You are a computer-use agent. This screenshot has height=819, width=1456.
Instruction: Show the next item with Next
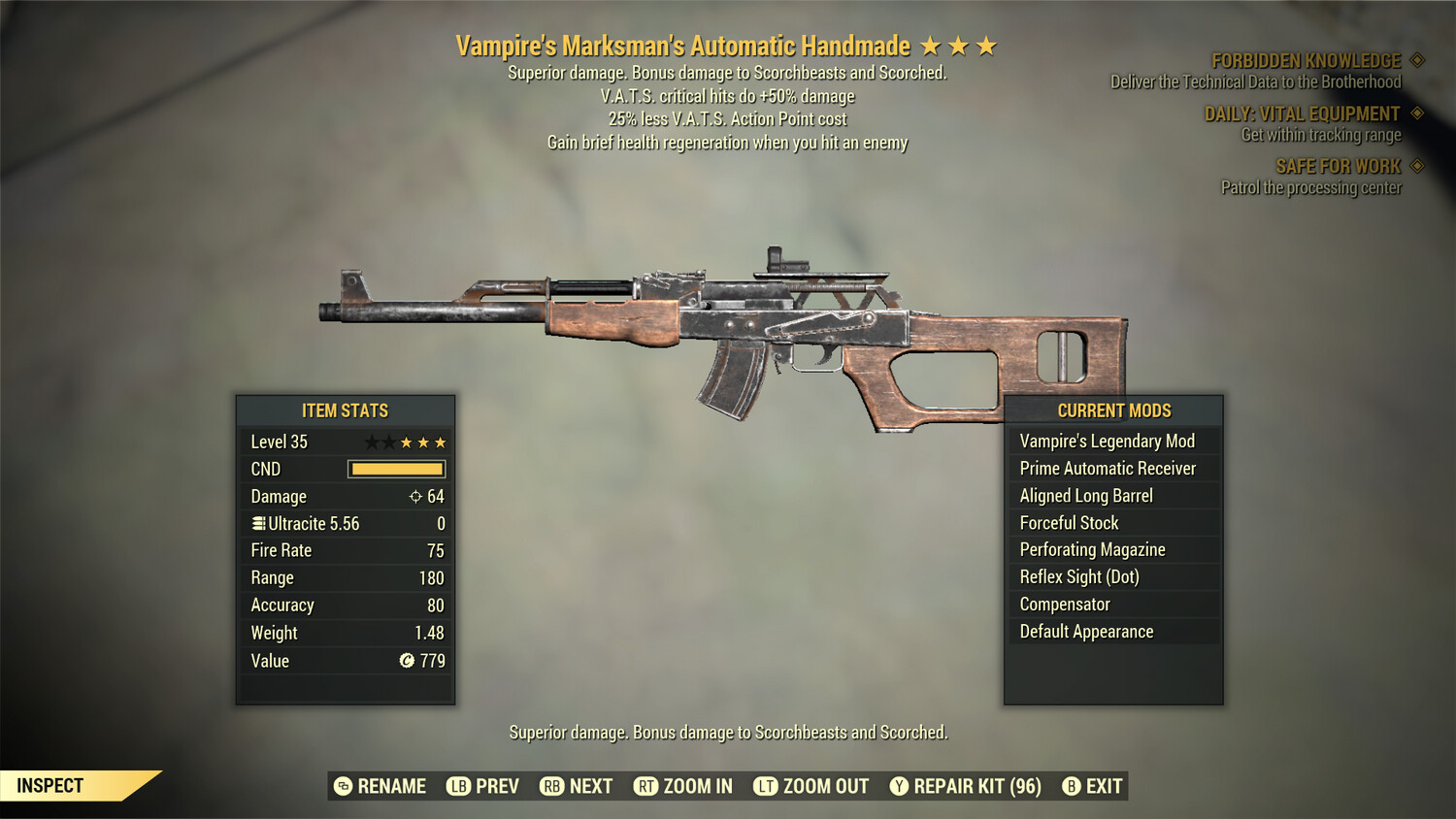[x=577, y=786]
